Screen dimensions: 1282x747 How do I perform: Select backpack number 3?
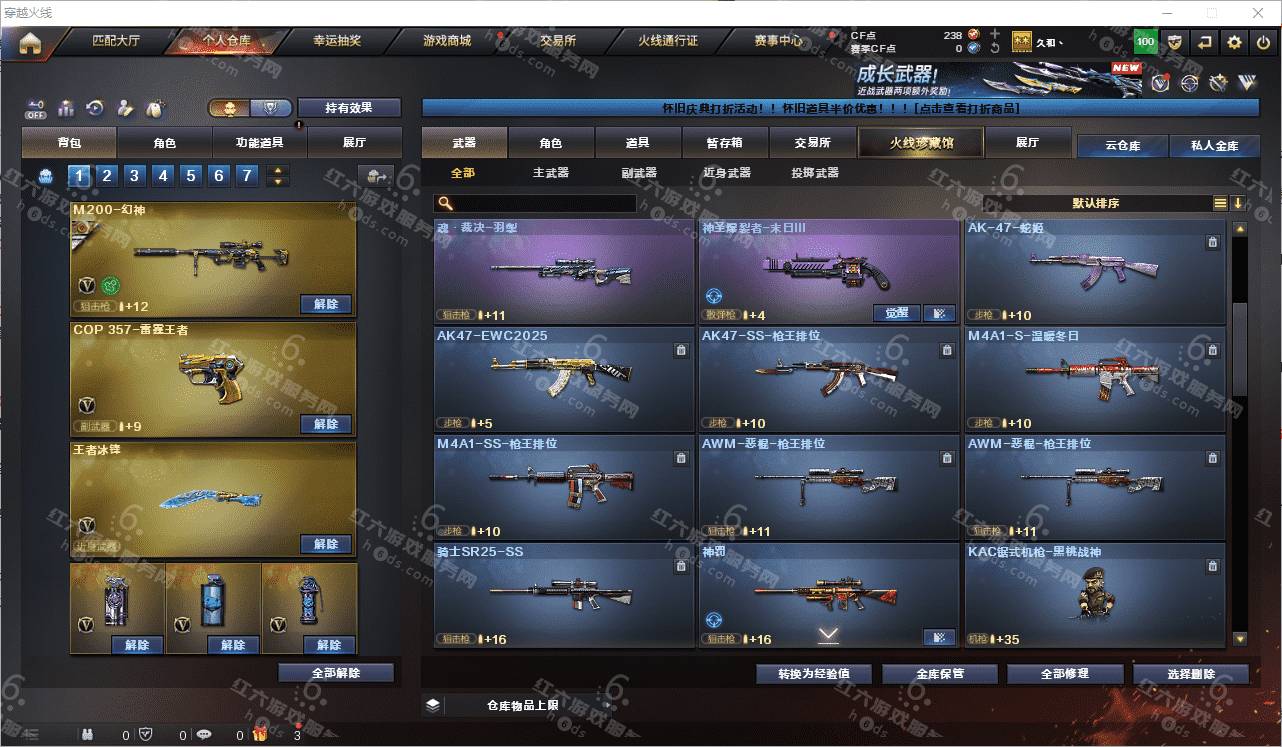point(134,177)
